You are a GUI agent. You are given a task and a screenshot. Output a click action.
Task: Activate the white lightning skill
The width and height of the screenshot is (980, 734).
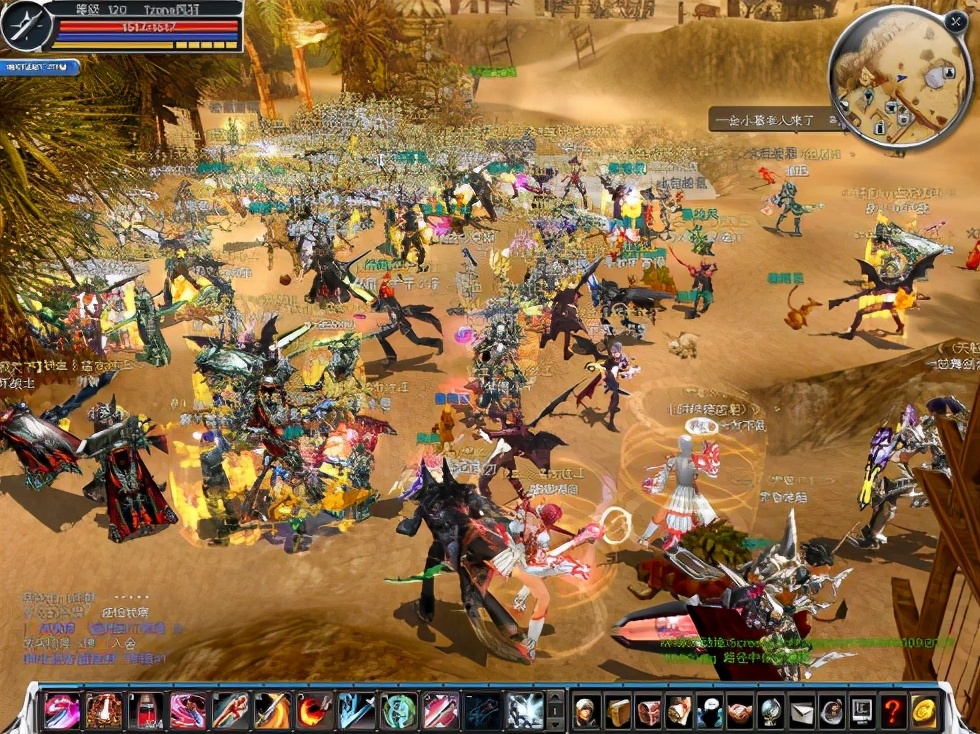tap(525, 710)
